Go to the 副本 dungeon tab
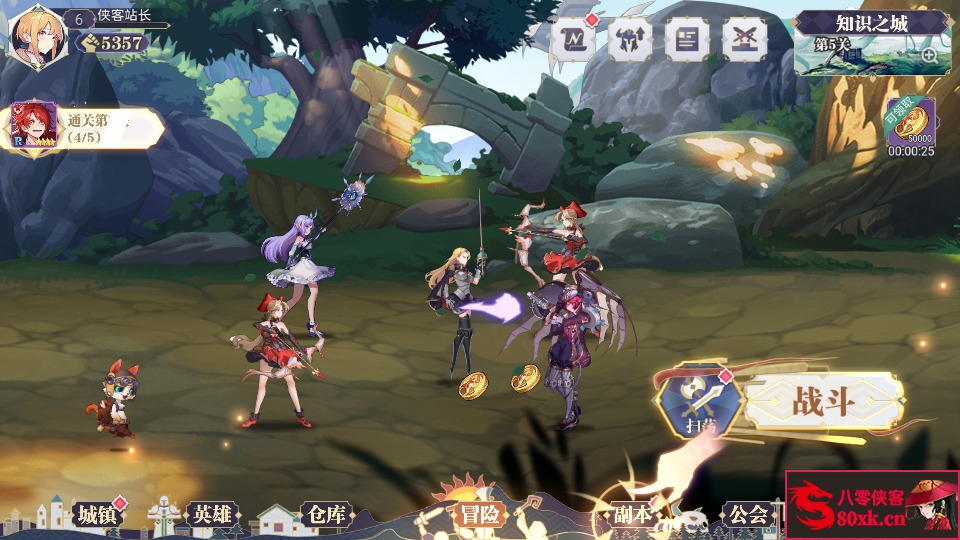This screenshot has width=960, height=540. [632, 515]
